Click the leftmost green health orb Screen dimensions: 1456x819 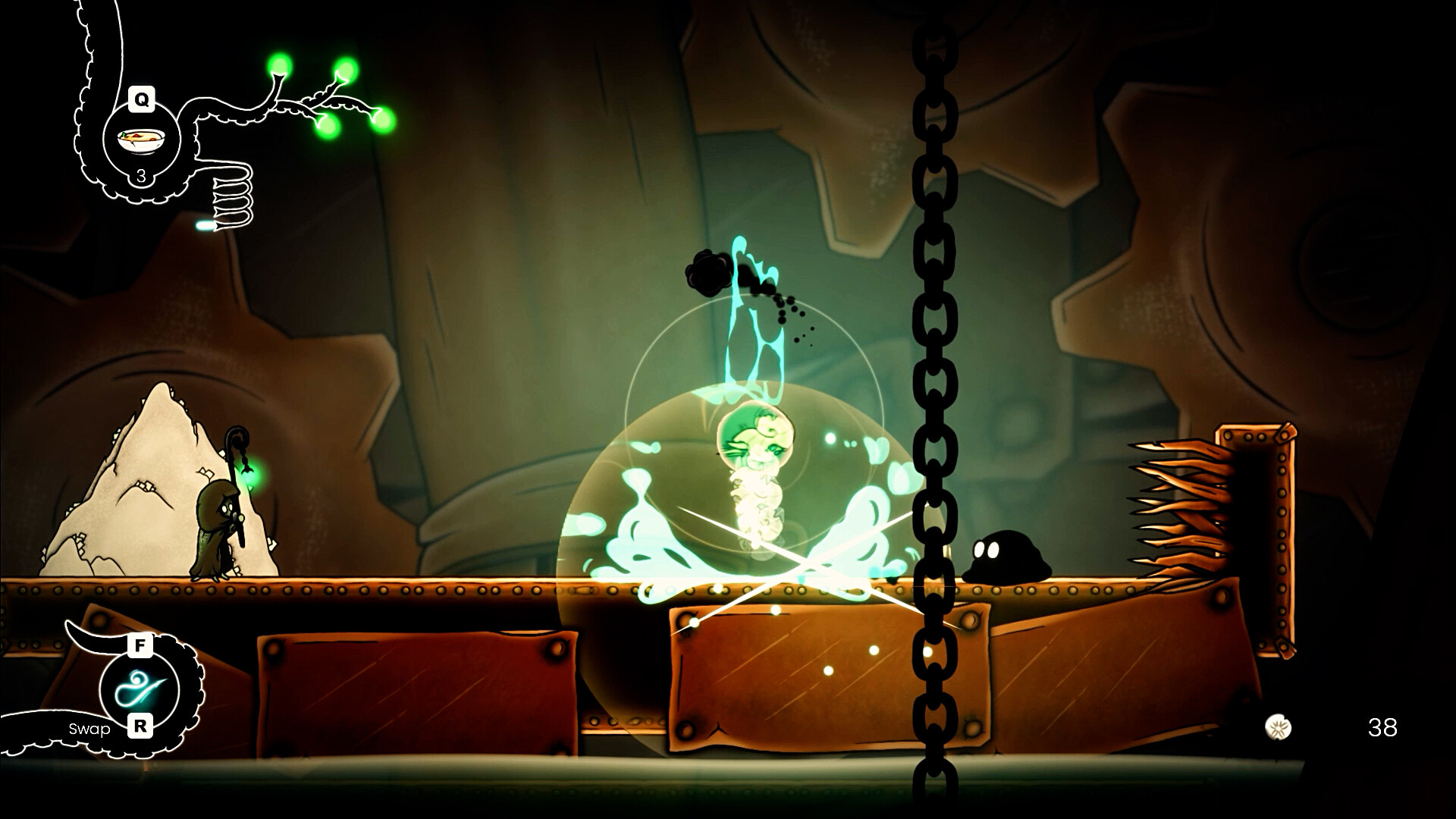(x=280, y=64)
